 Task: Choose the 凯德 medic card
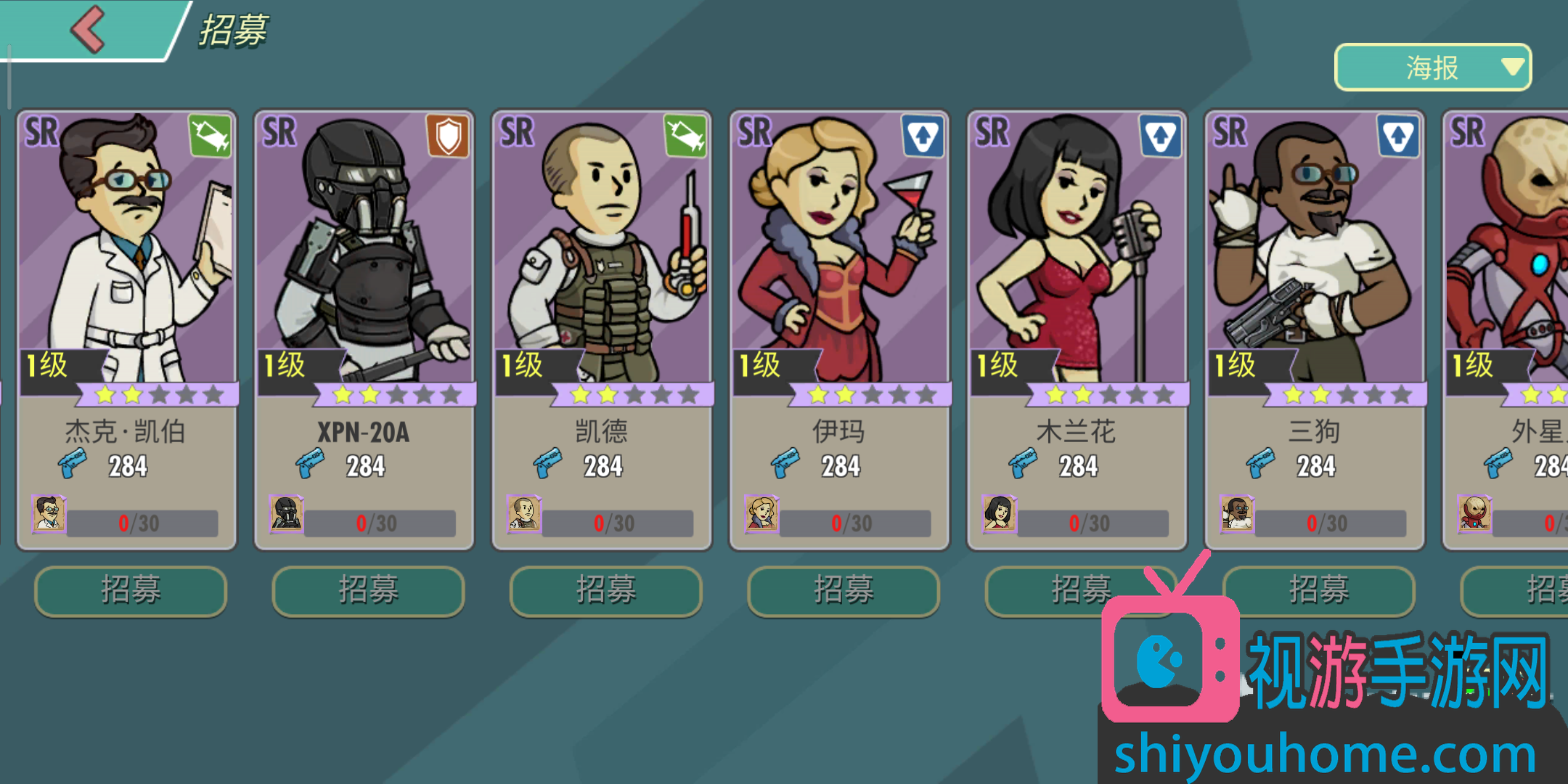point(602,327)
